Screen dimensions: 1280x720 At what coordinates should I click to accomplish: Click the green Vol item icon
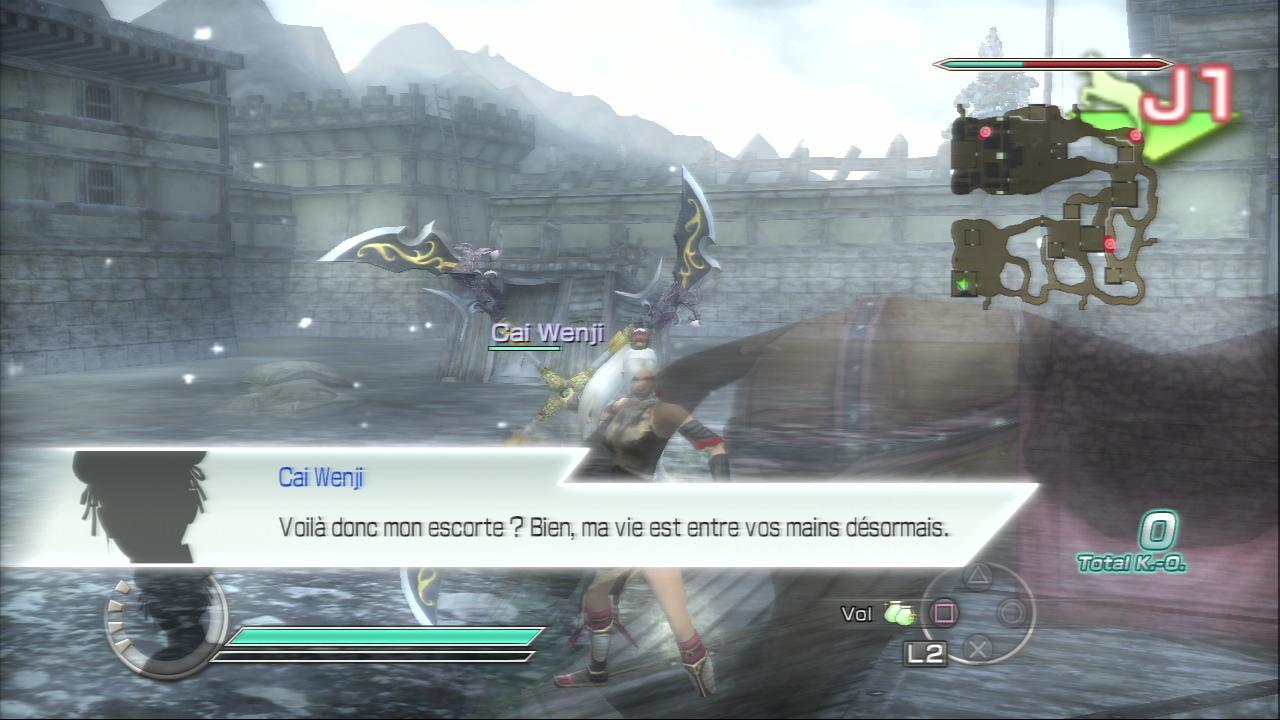coord(899,614)
